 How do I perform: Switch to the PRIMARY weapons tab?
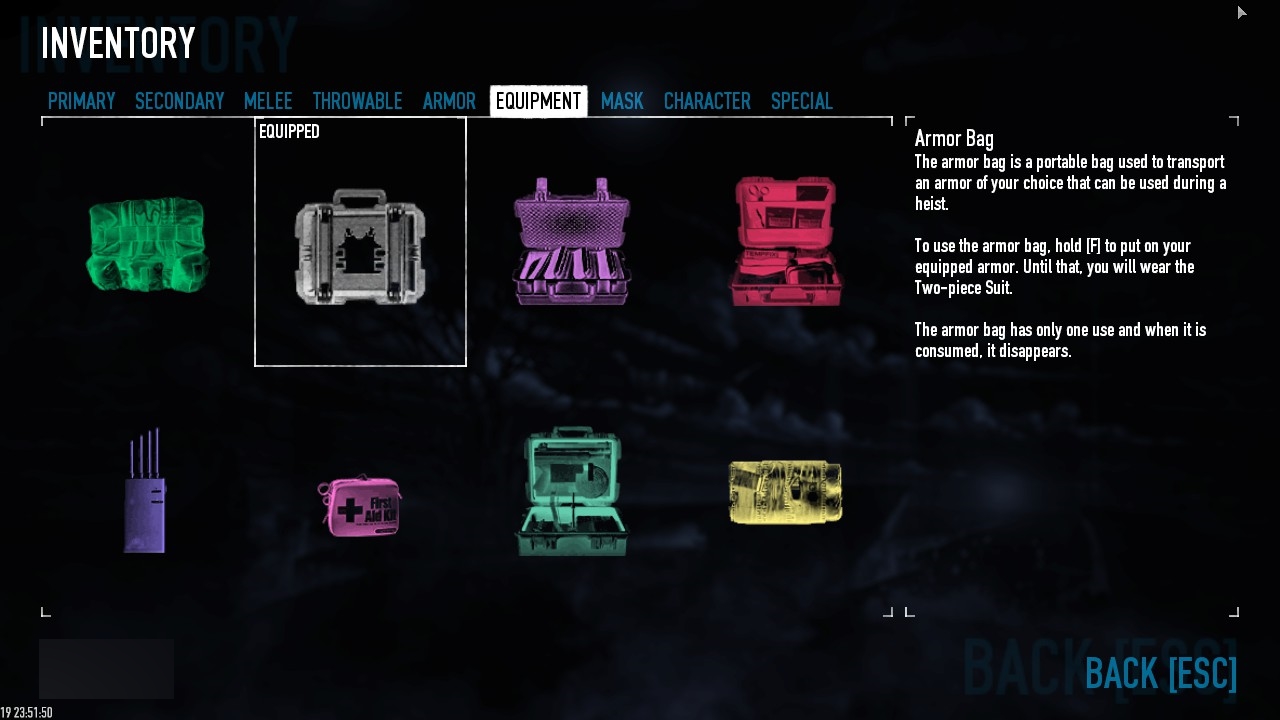click(81, 100)
